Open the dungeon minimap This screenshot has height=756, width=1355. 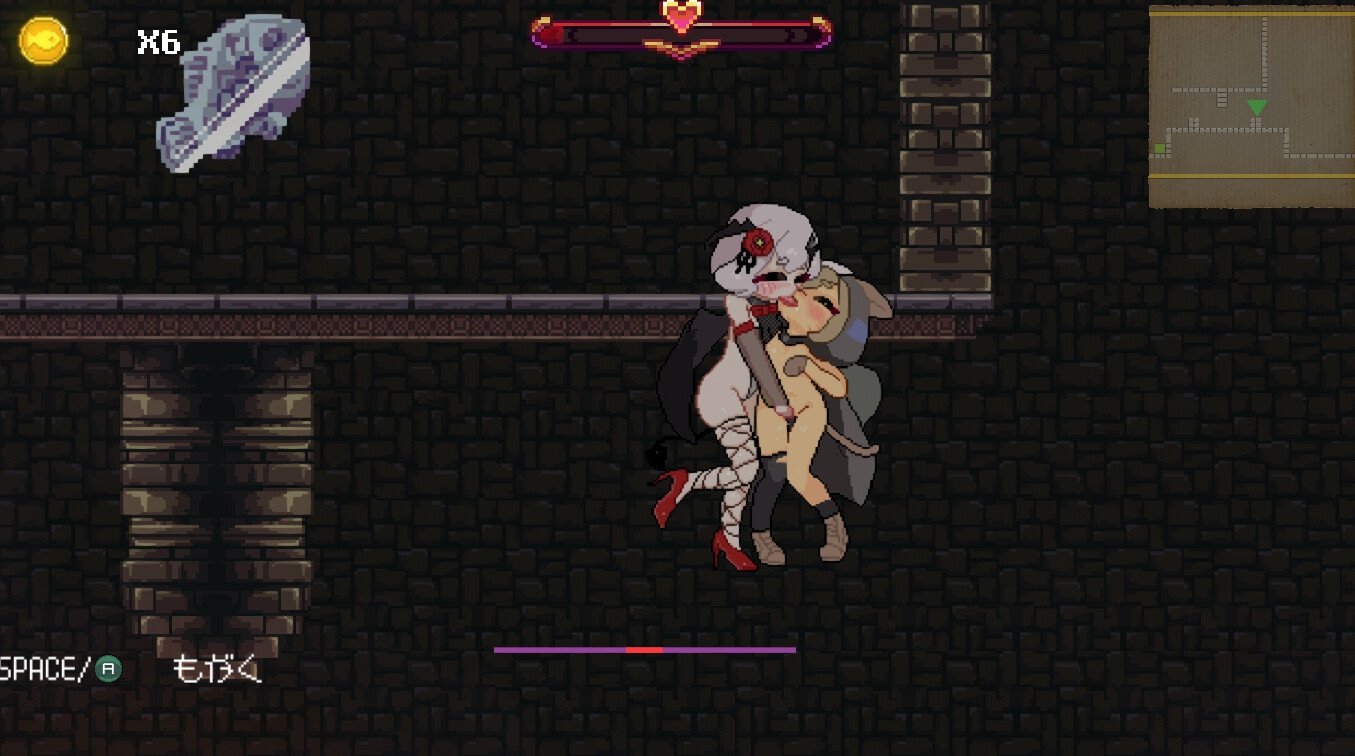coord(1250,106)
